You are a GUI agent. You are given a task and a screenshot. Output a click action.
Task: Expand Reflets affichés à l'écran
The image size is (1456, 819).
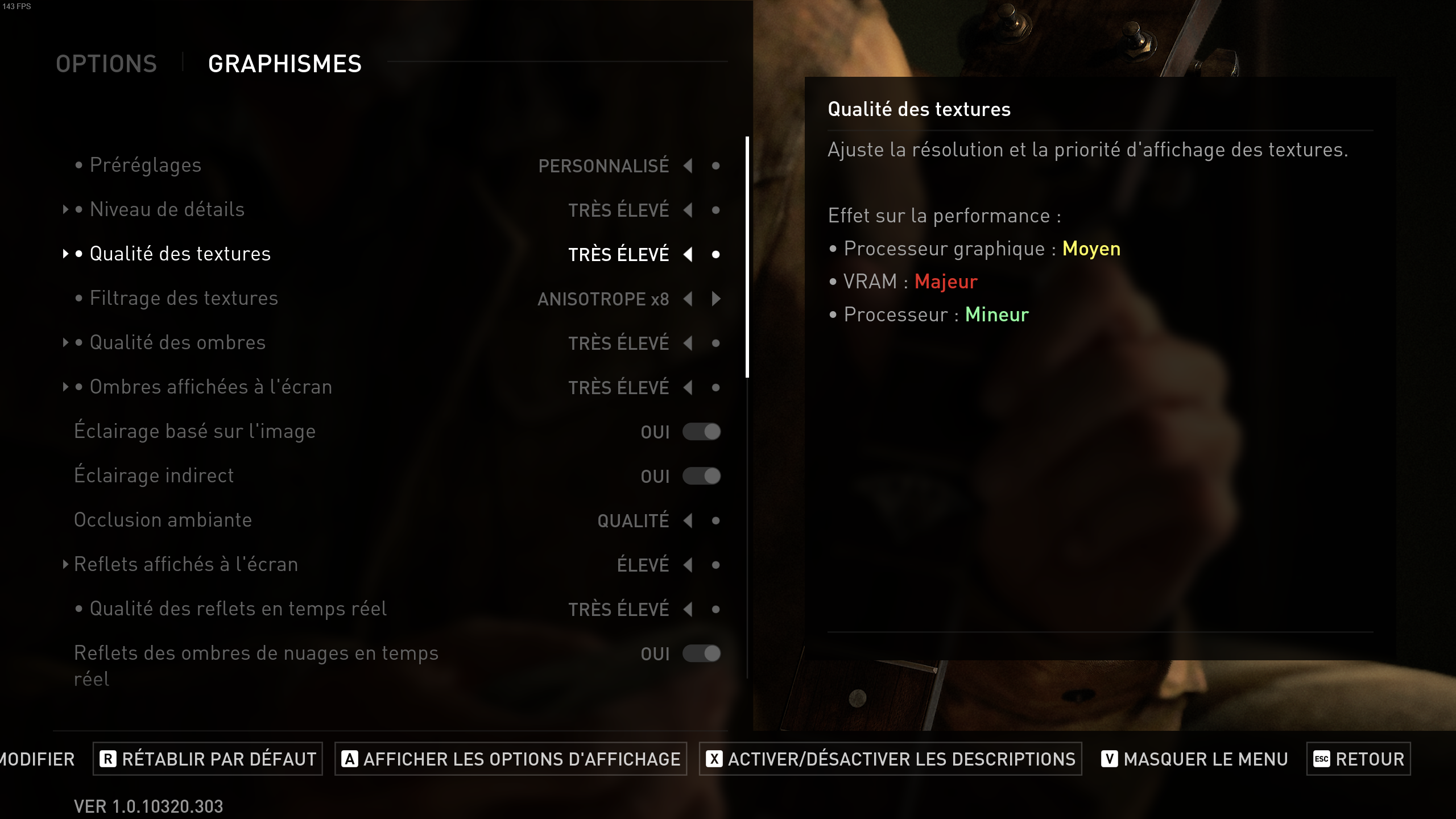[66, 565]
